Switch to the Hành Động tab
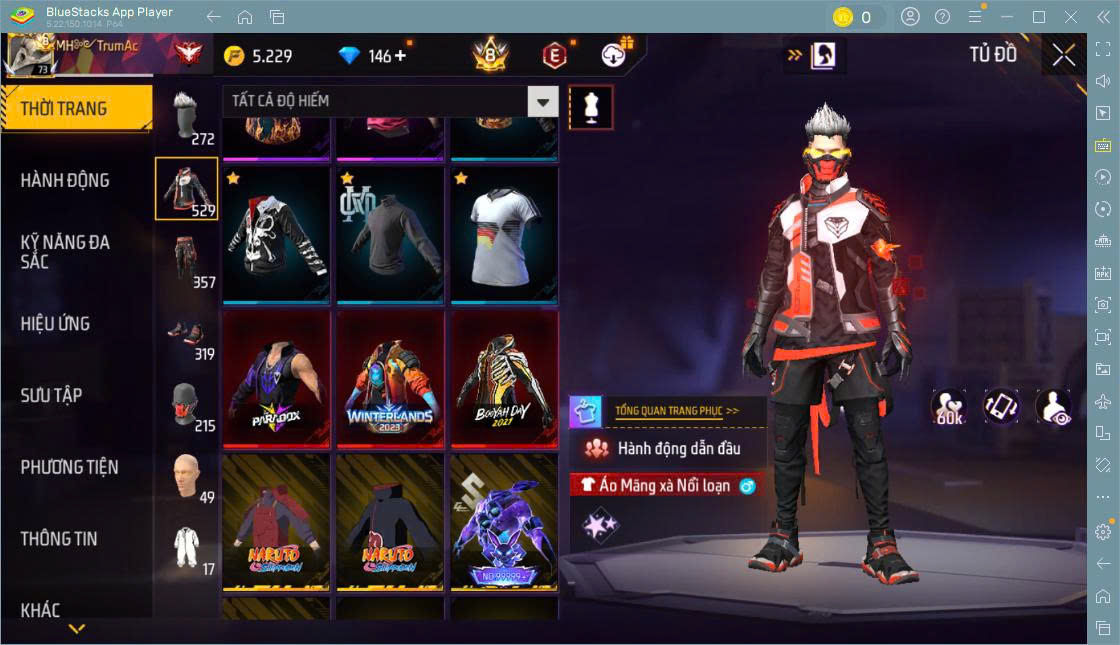Image resolution: width=1120 pixels, height=645 pixels. coord(66,181)
